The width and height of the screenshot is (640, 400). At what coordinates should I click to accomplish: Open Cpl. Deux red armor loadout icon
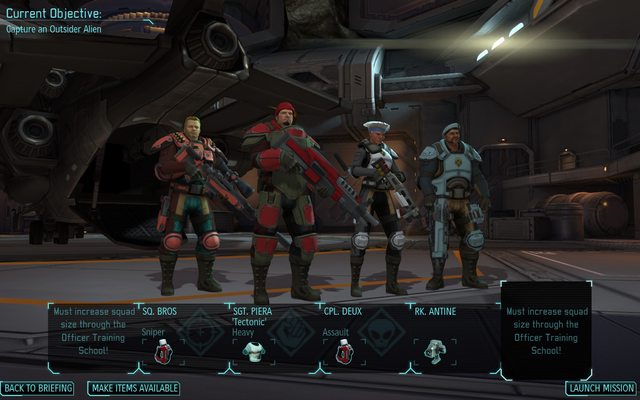pyautogui.click(x=344, y=351)
